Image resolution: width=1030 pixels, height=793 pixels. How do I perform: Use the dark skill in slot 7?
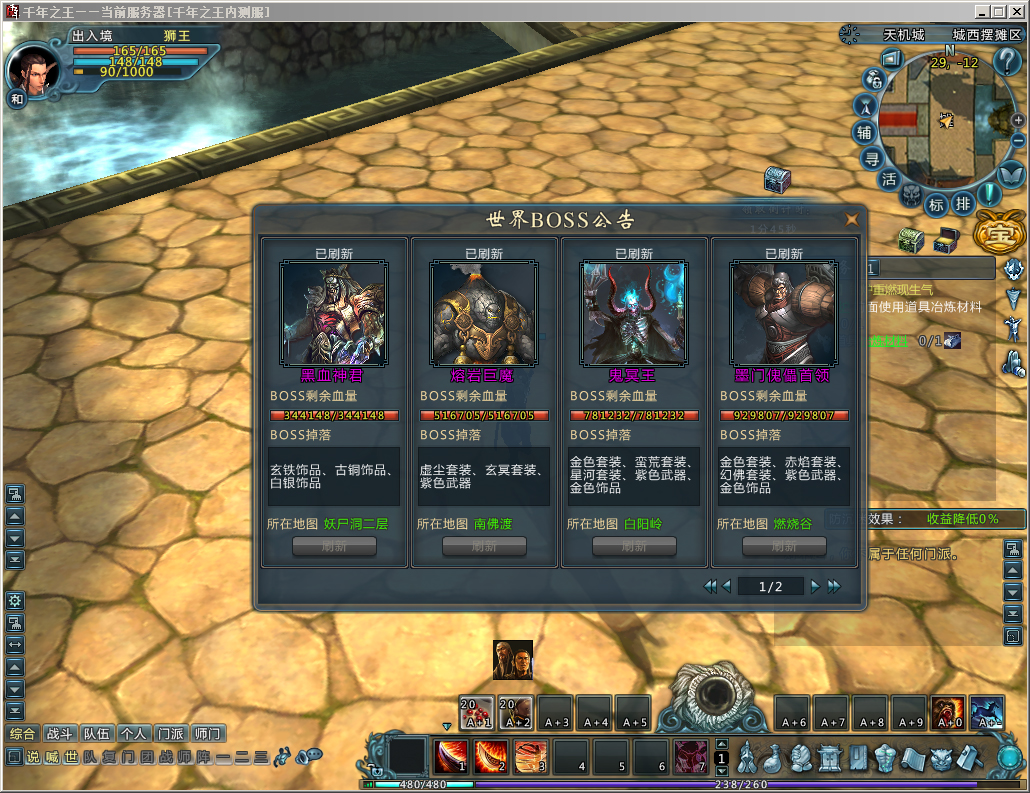tap(690, 757)
